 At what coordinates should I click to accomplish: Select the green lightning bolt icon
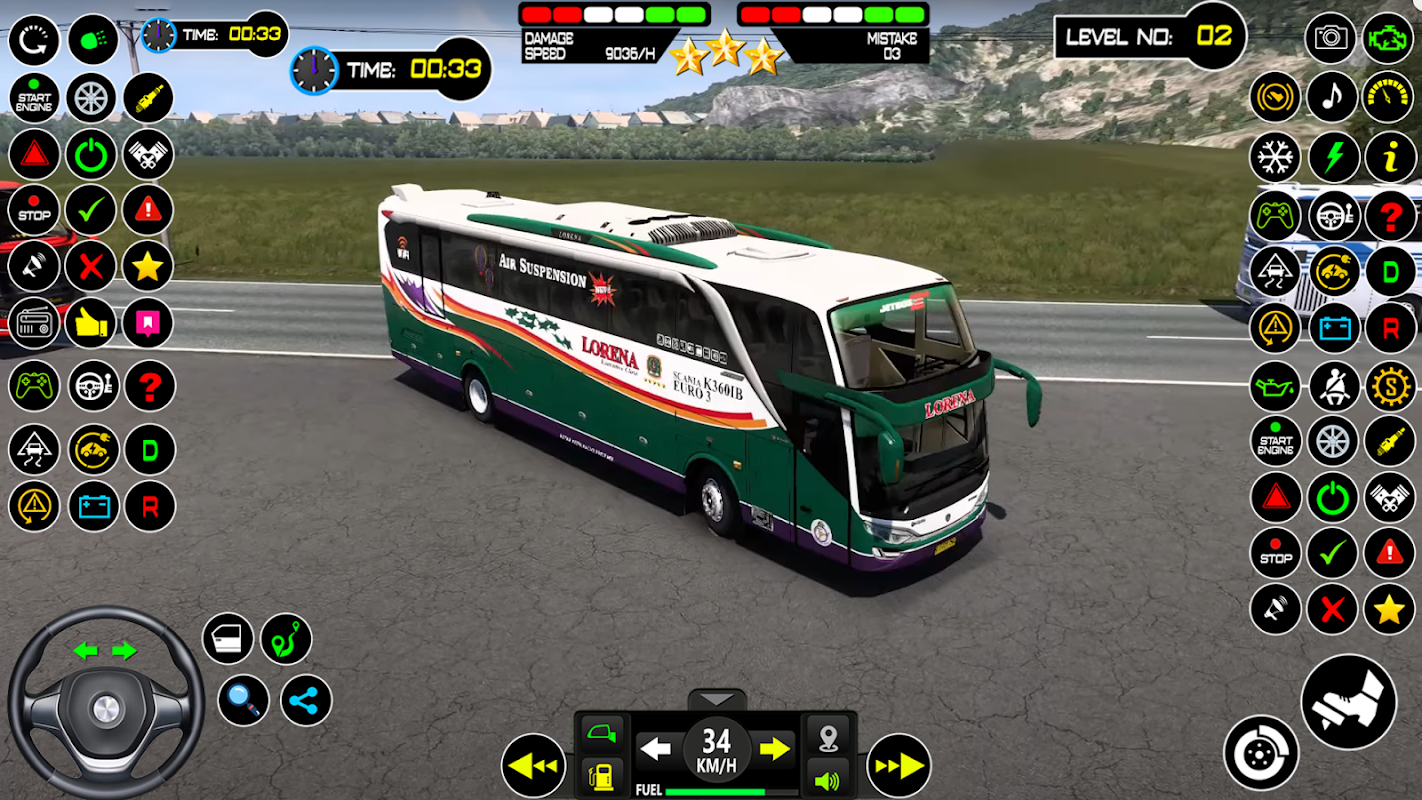point(1333,157)
